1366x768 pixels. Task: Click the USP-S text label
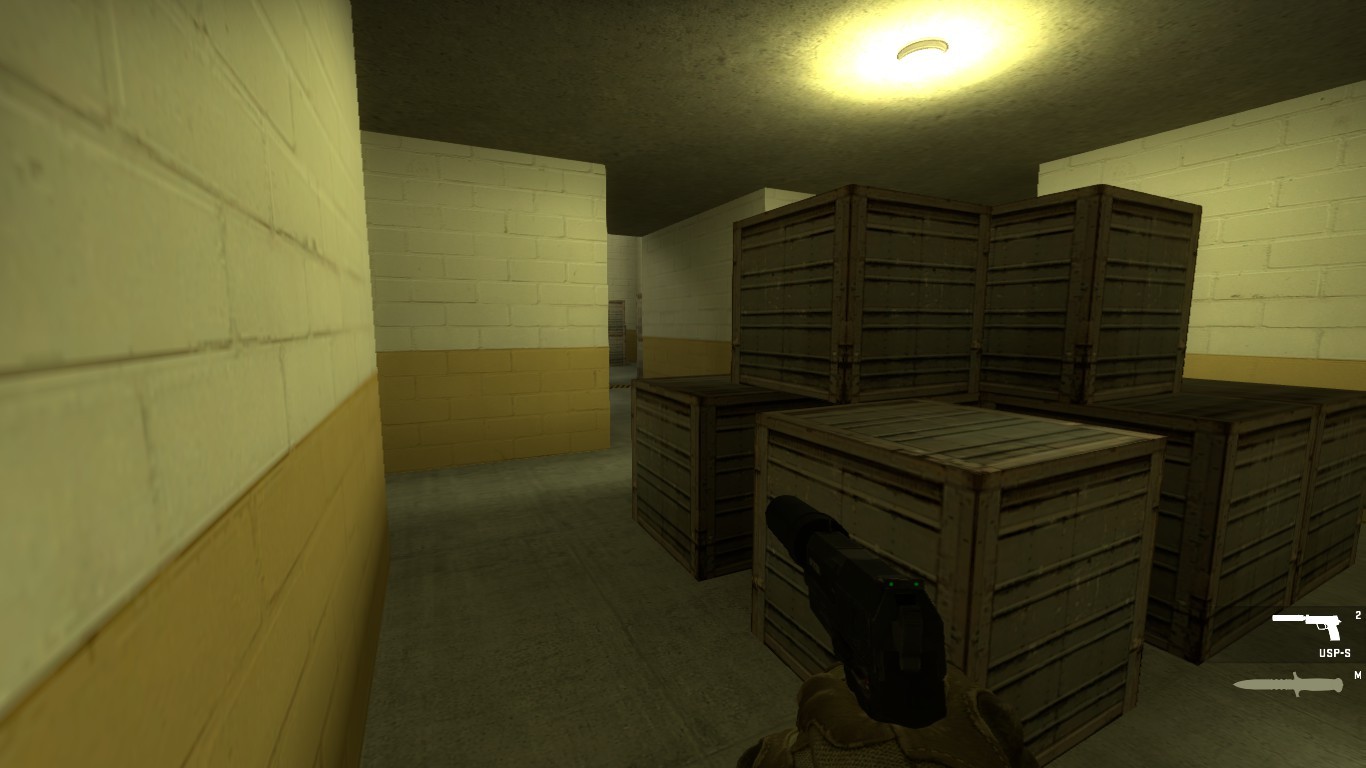tap(1334, 652)
